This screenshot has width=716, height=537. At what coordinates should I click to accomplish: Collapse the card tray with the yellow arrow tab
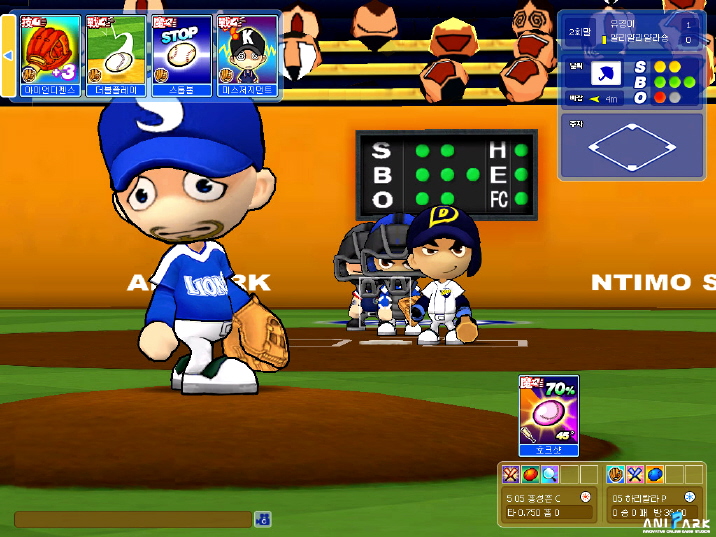click(8, 55)
